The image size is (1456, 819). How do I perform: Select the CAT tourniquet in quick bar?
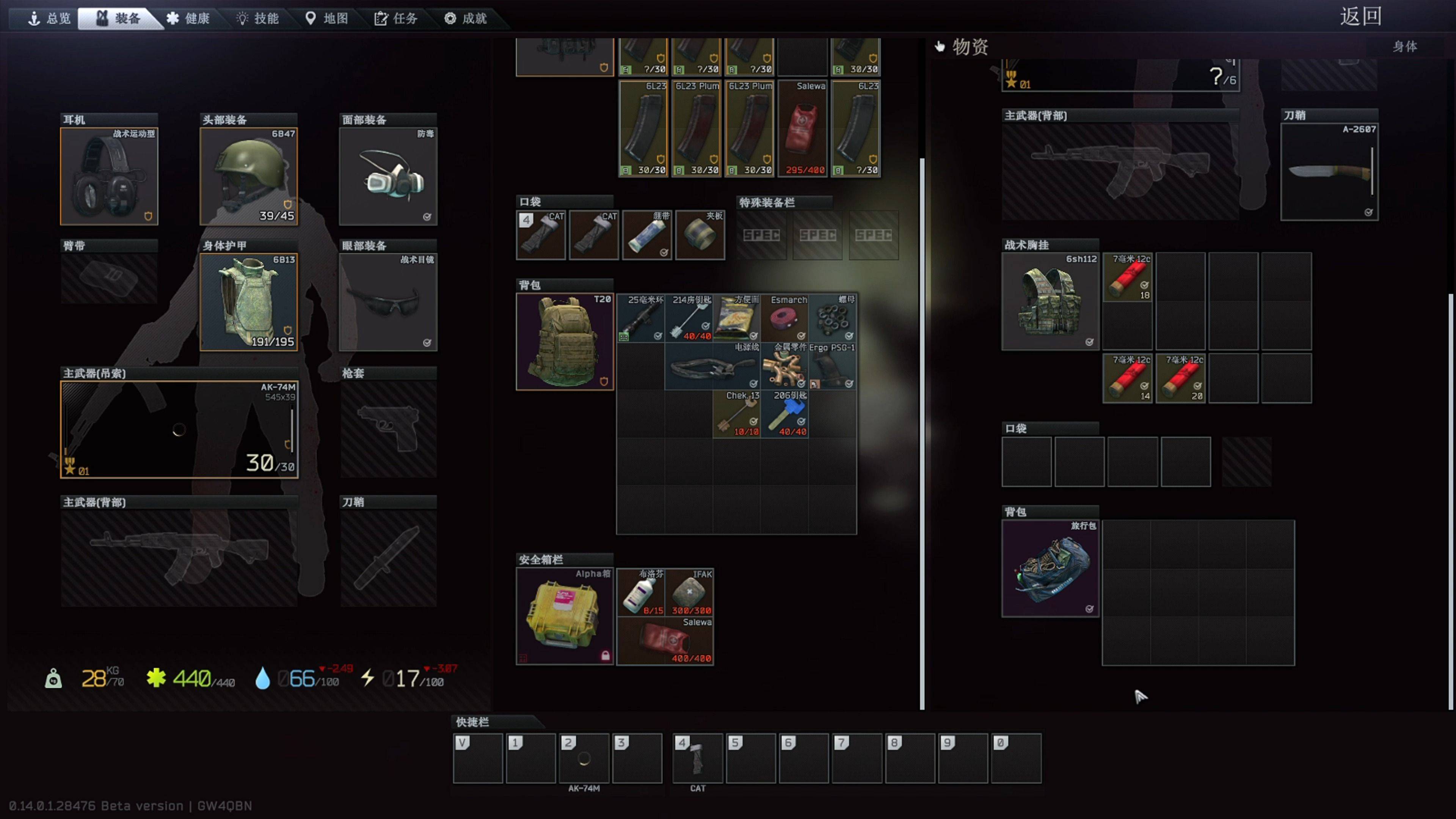(698, 758)
